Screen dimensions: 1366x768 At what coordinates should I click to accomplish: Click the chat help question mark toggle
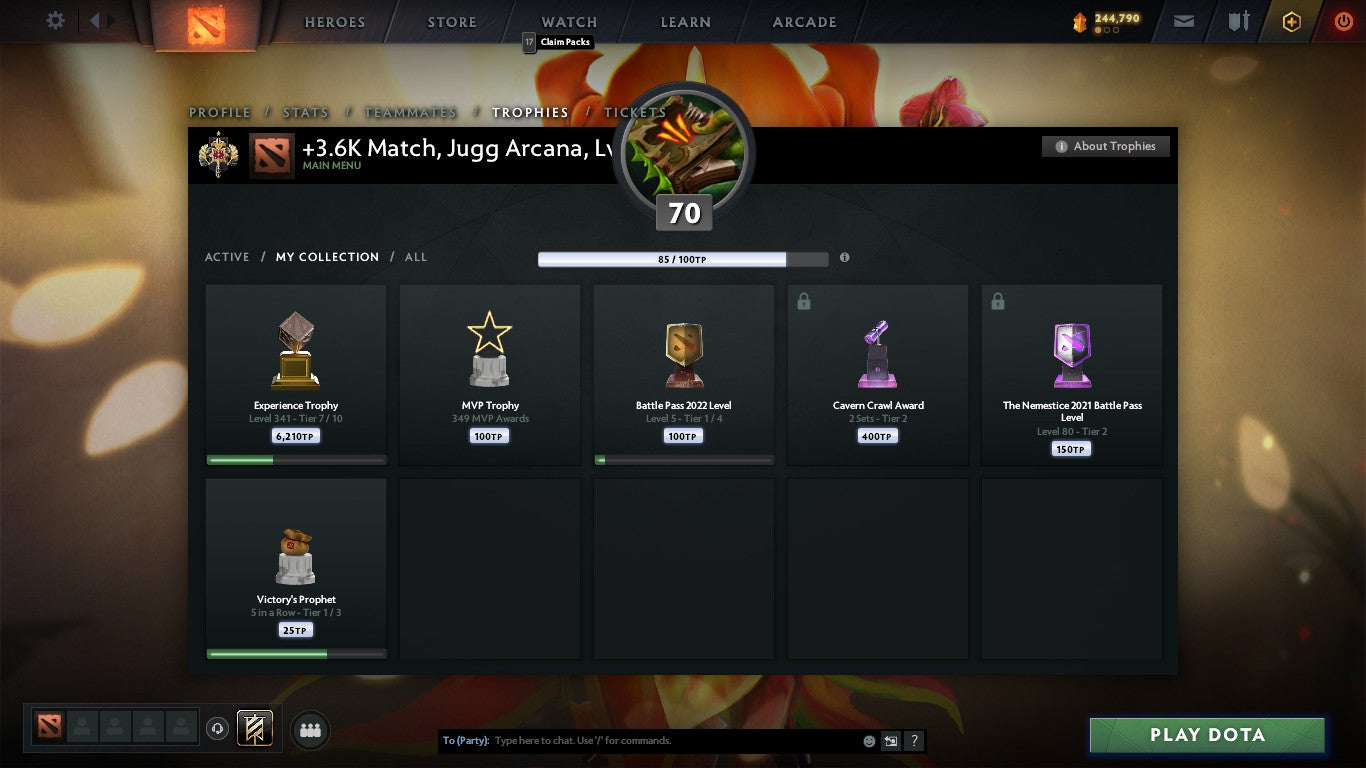(x=913, y=741)
